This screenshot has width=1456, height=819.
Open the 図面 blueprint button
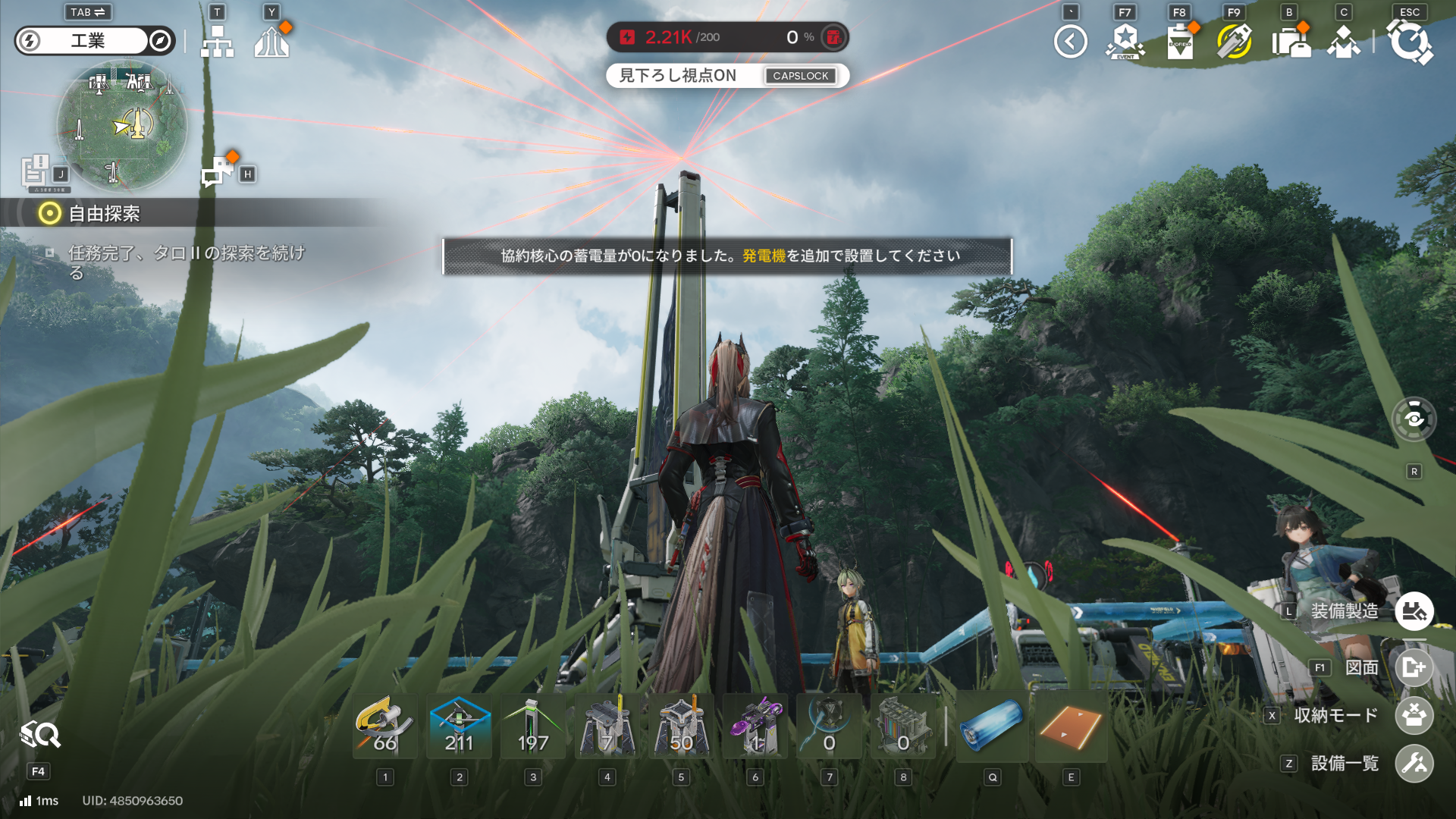tap(1414, 667)
